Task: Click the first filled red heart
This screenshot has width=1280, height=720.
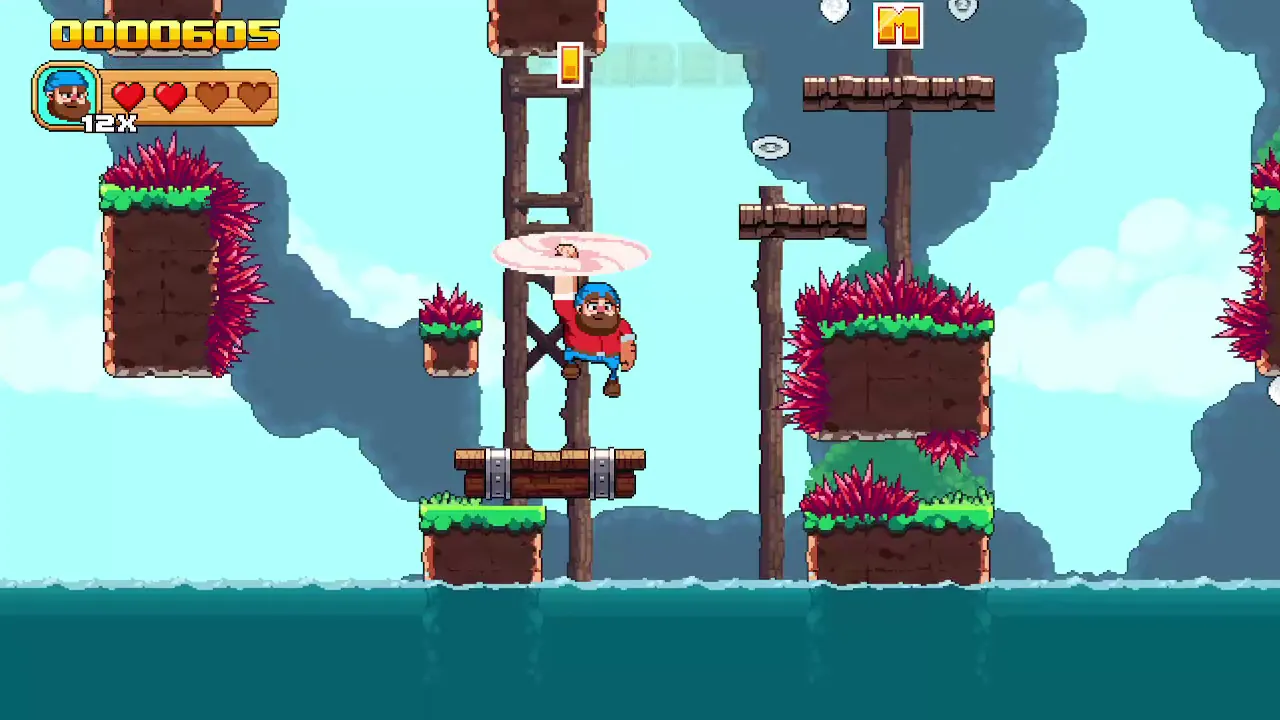Action: pos(129,95)
